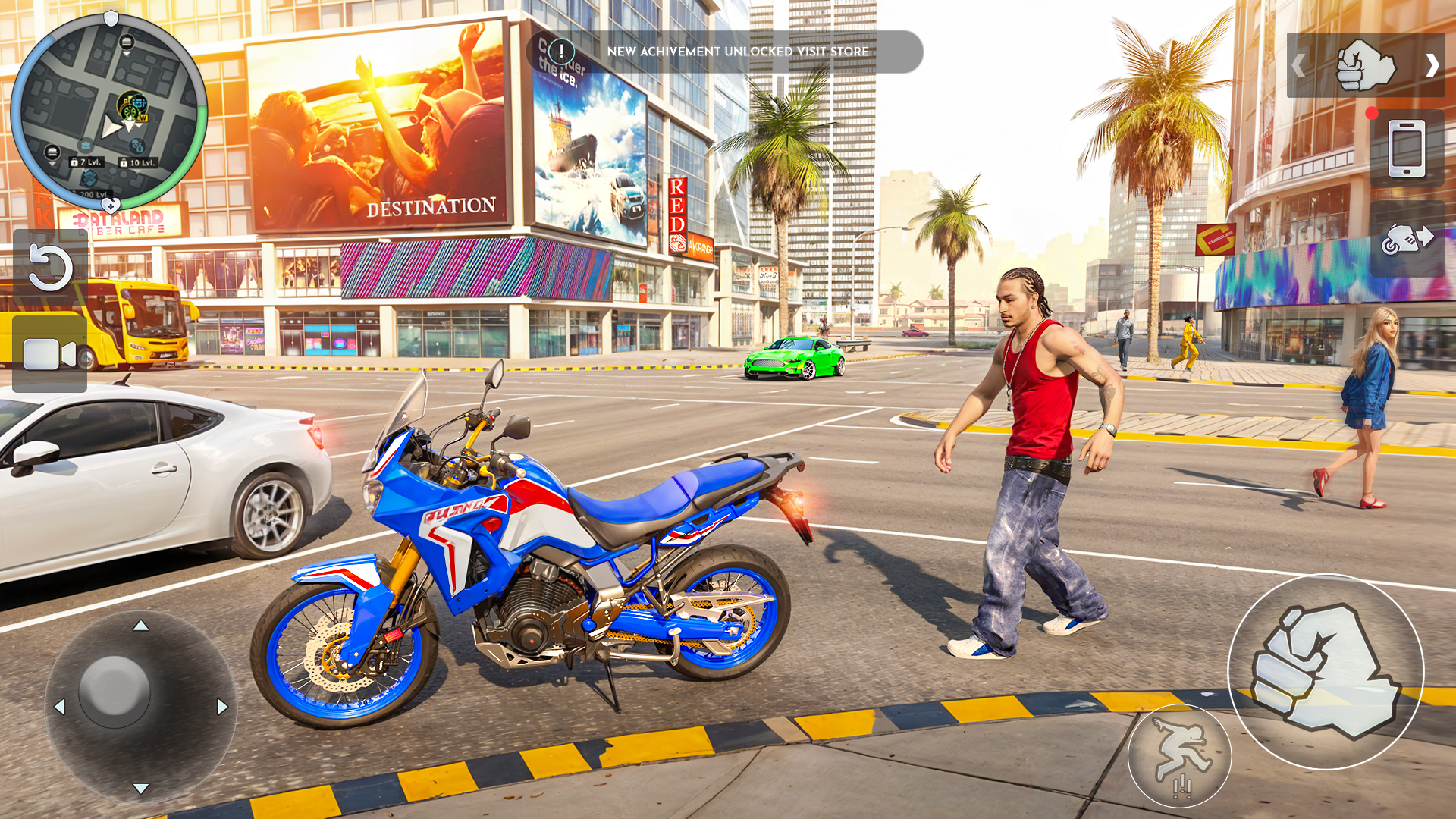The height and width of the screenshot is (819, 1456).
Task: Click the skull marker on the minimap
Action: click(x=136, y=146)
